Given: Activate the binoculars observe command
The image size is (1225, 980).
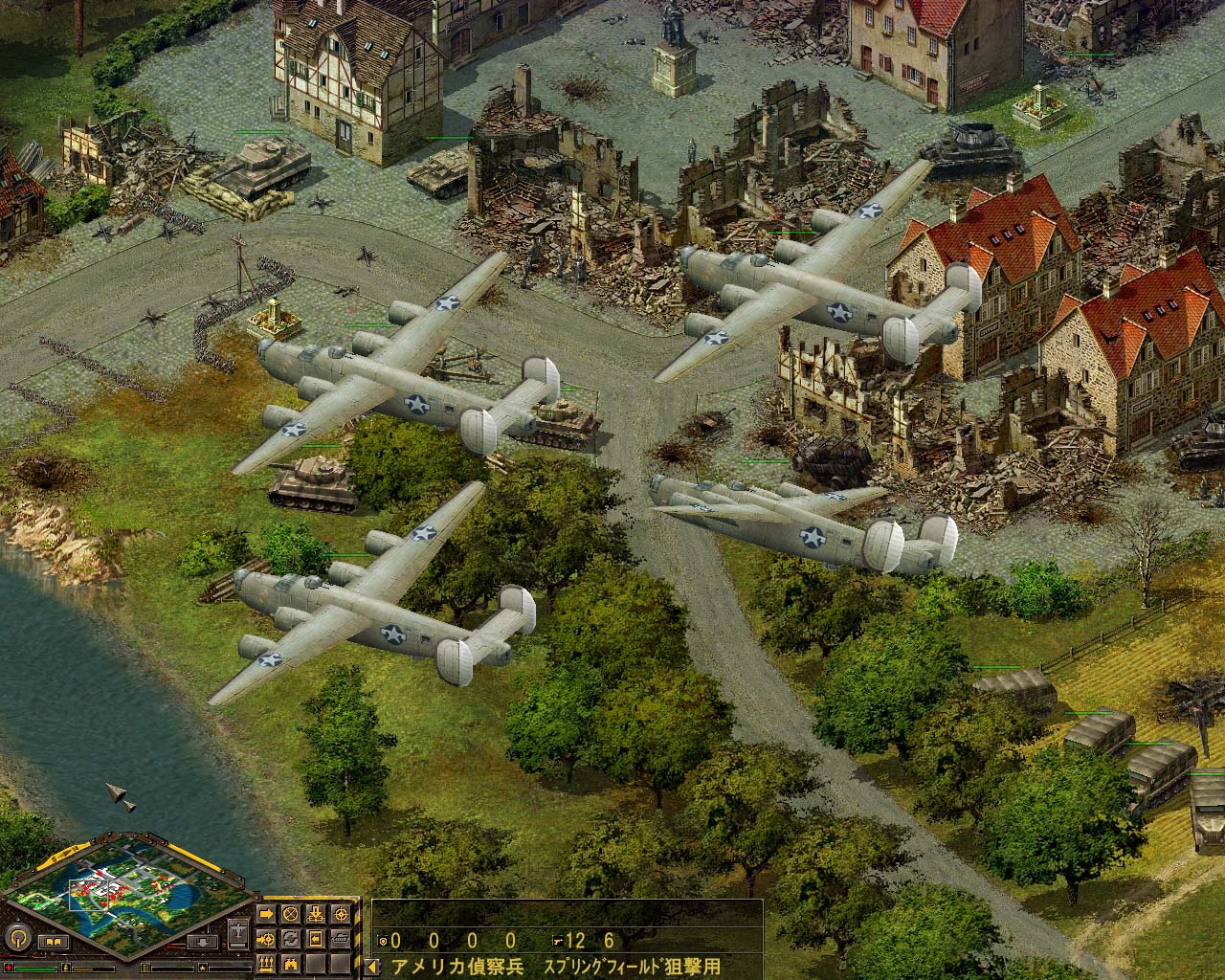Looking at the screenshot, I should pos(290,963).
